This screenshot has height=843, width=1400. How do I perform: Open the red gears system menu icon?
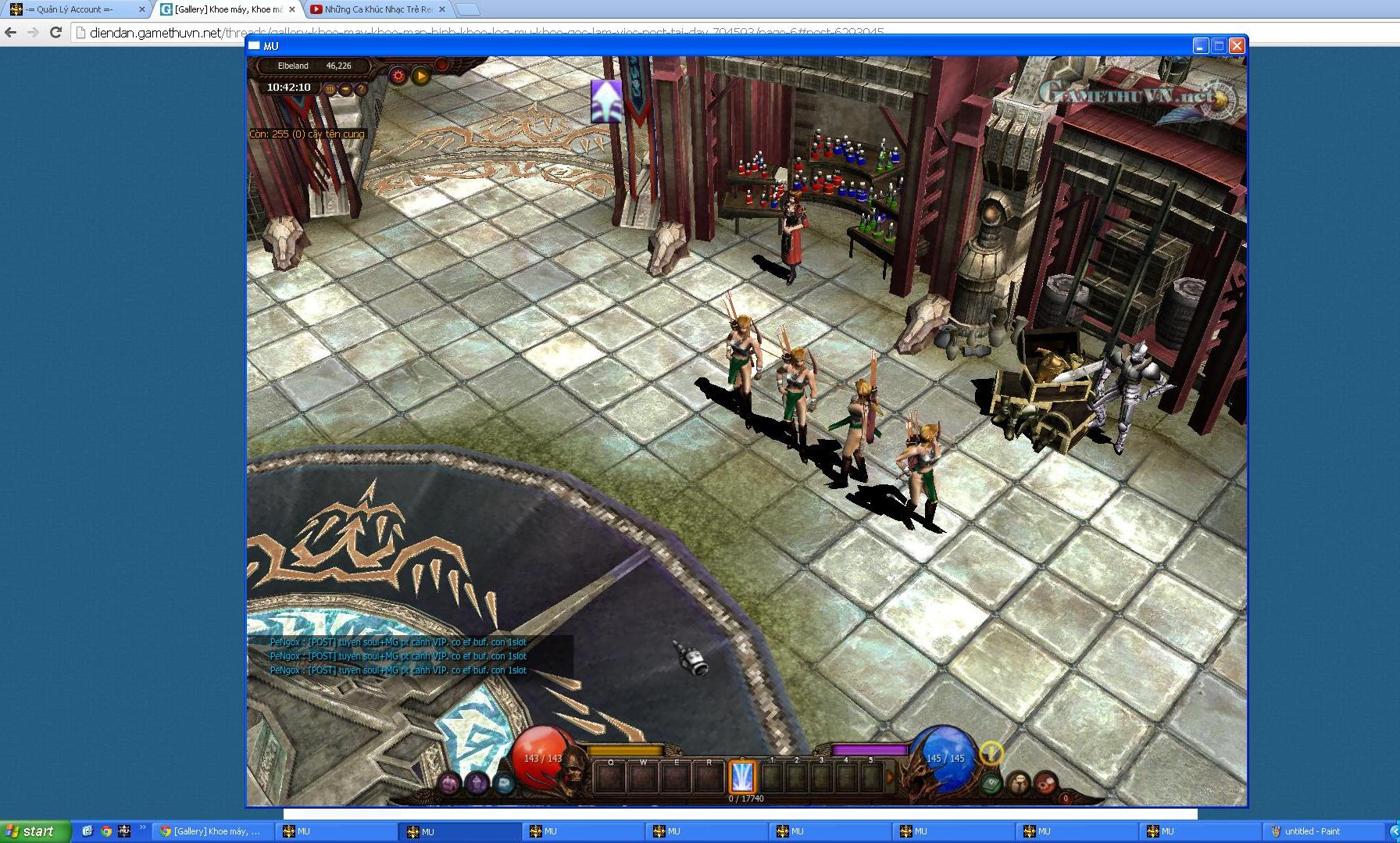(1046, 783)
